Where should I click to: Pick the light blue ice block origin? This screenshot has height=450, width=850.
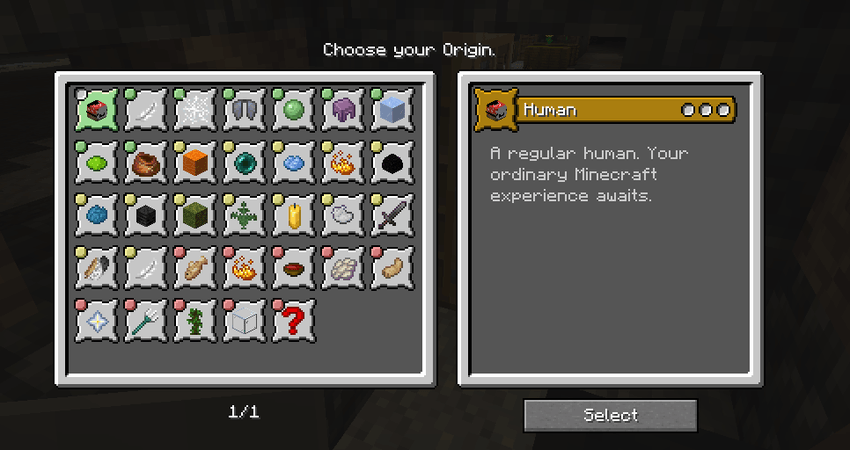392,111
